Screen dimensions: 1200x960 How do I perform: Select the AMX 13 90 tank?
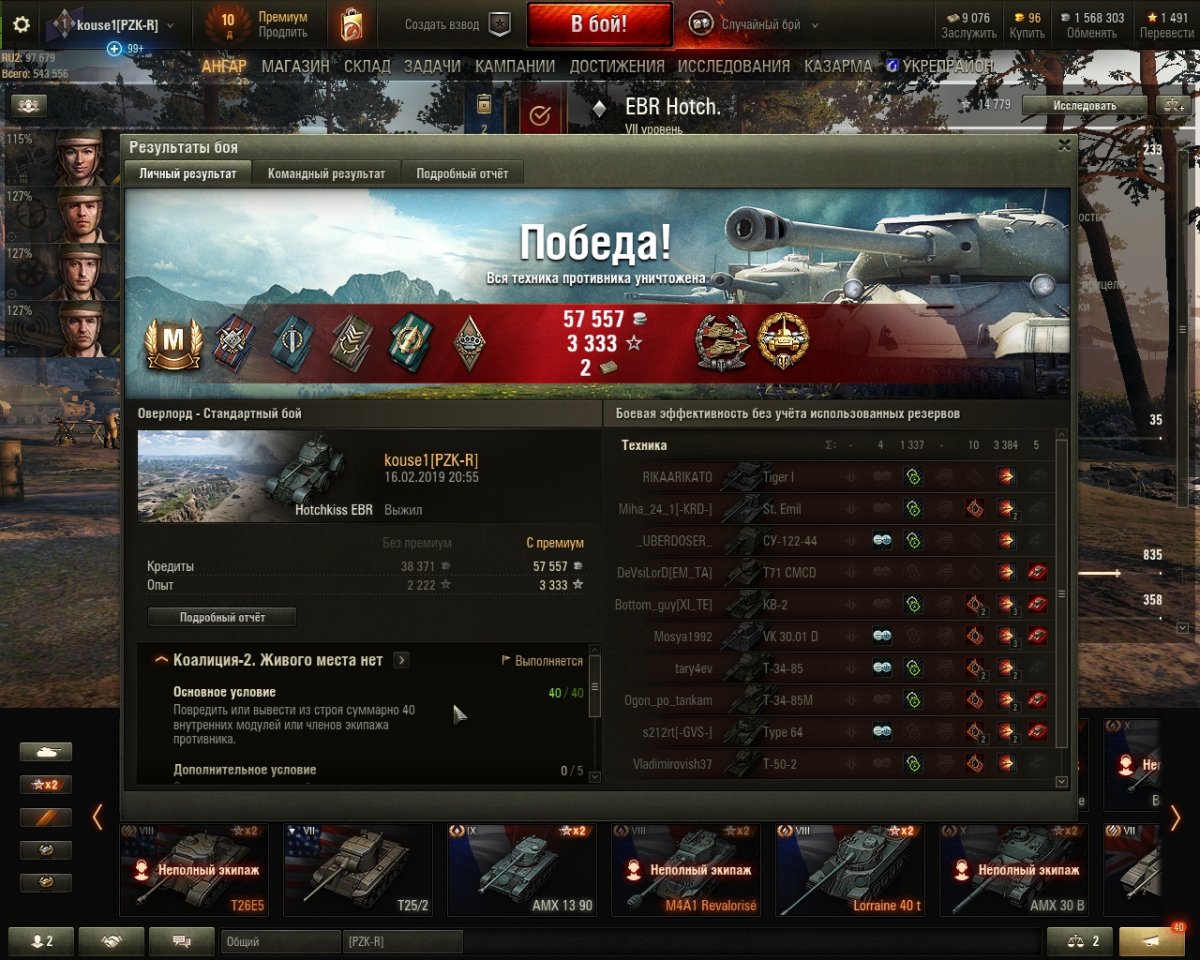tap(520, 870)
